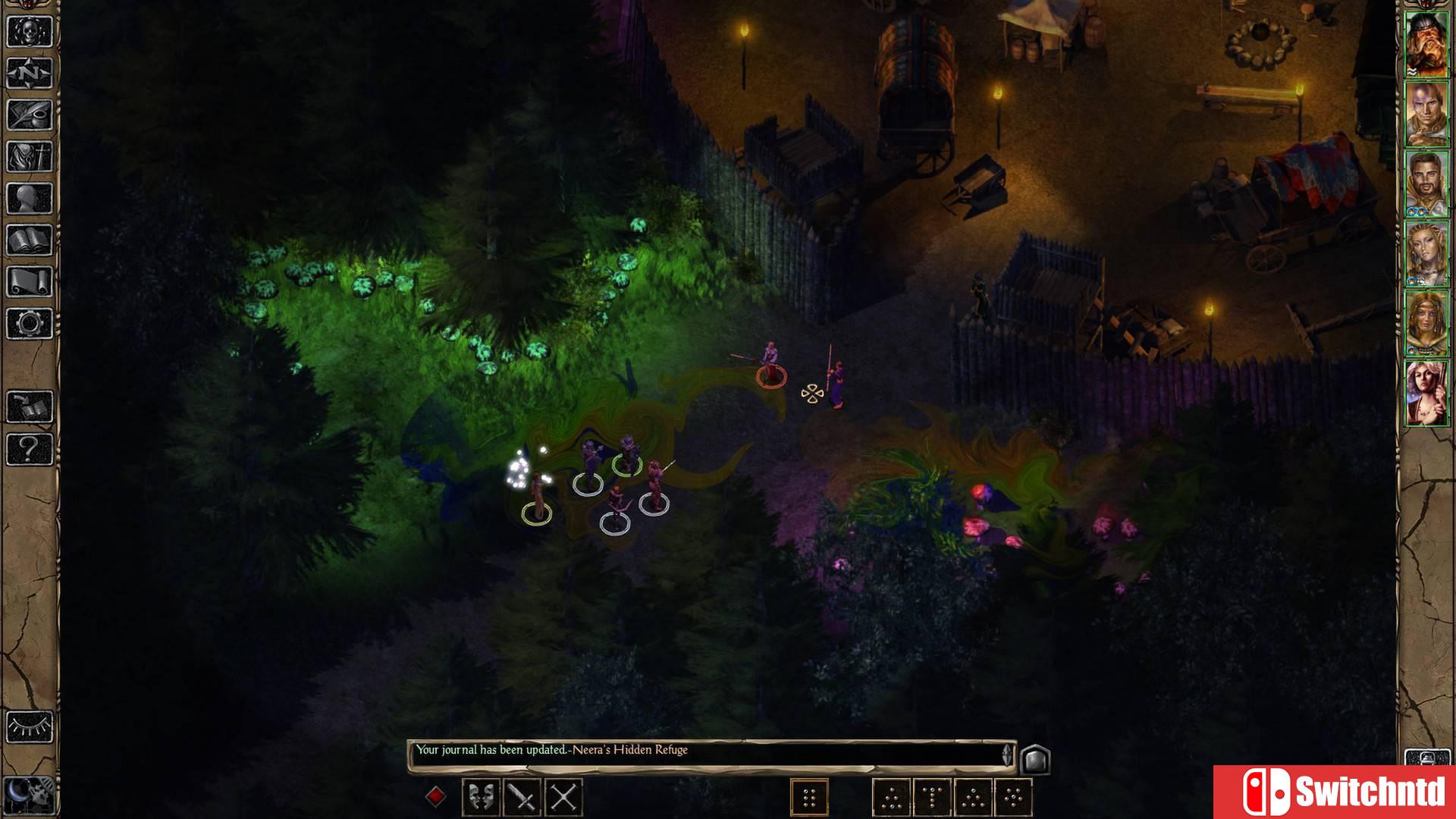Image resolution: width=1456 pixels, height=819 pixels.
Task: Expand the dialog log with the shield button
Action: [1036, 757]
